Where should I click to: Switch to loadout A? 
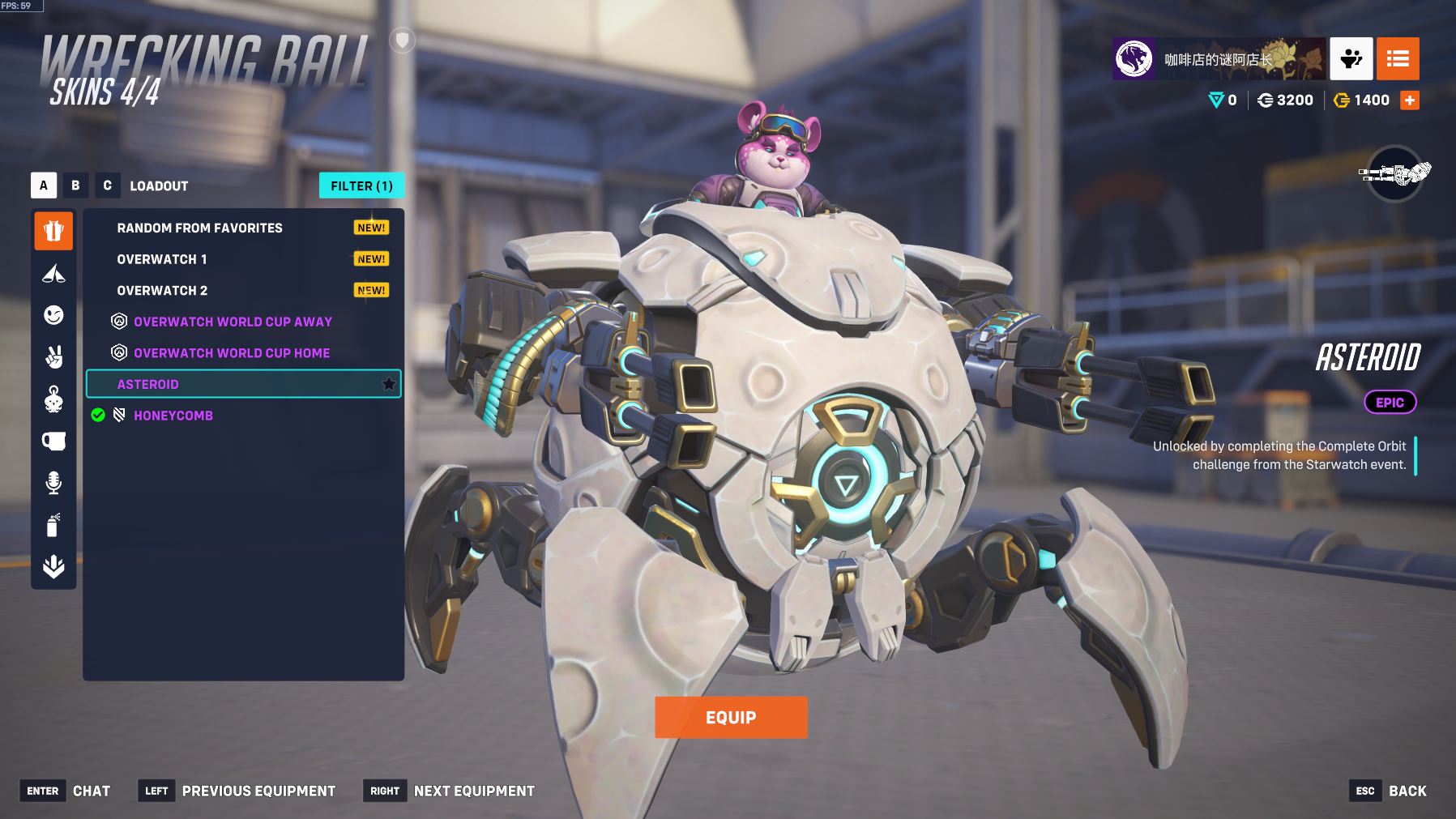(x=44, y=186)
